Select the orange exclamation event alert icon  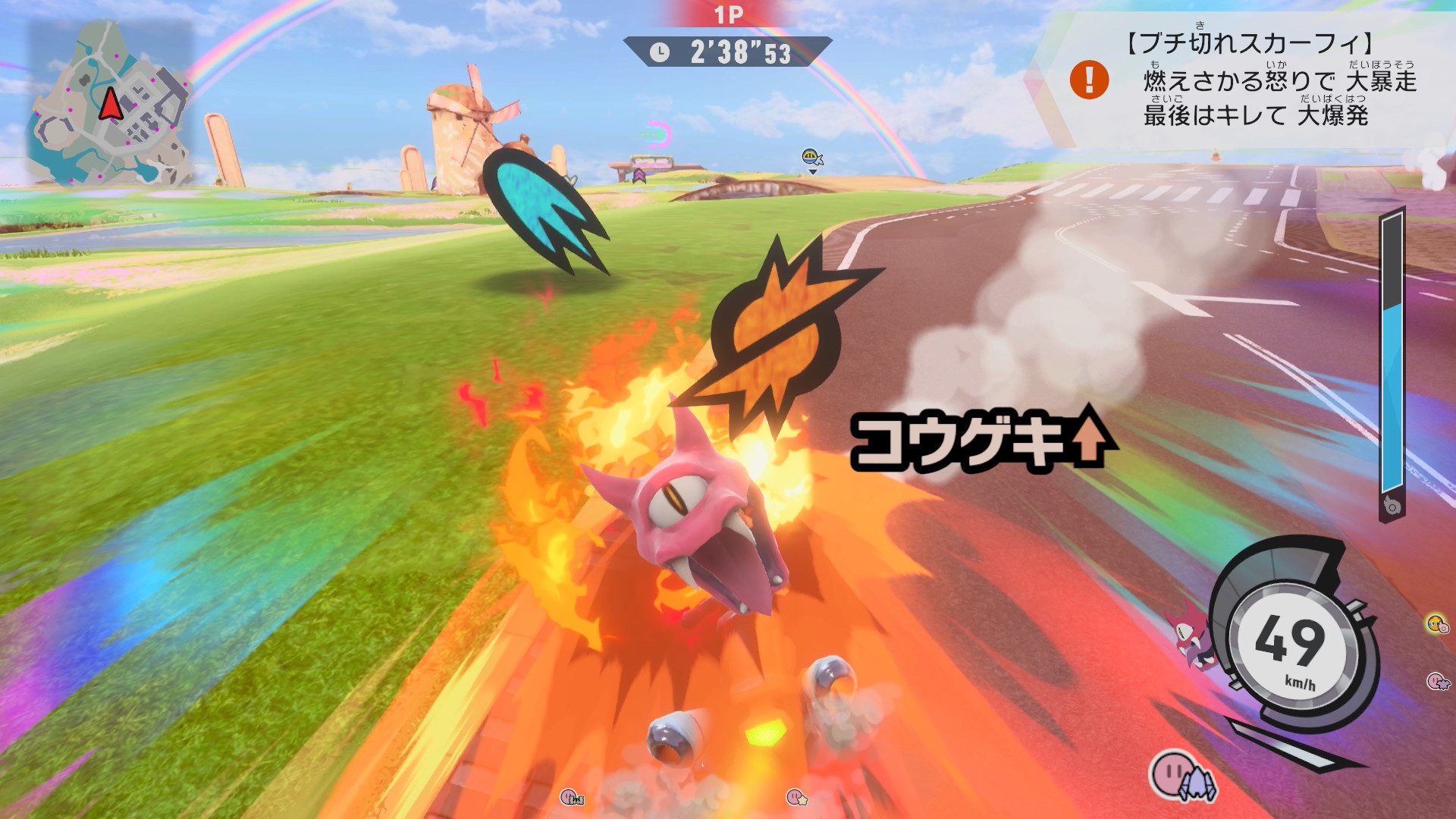click(x=1089, y=80)
